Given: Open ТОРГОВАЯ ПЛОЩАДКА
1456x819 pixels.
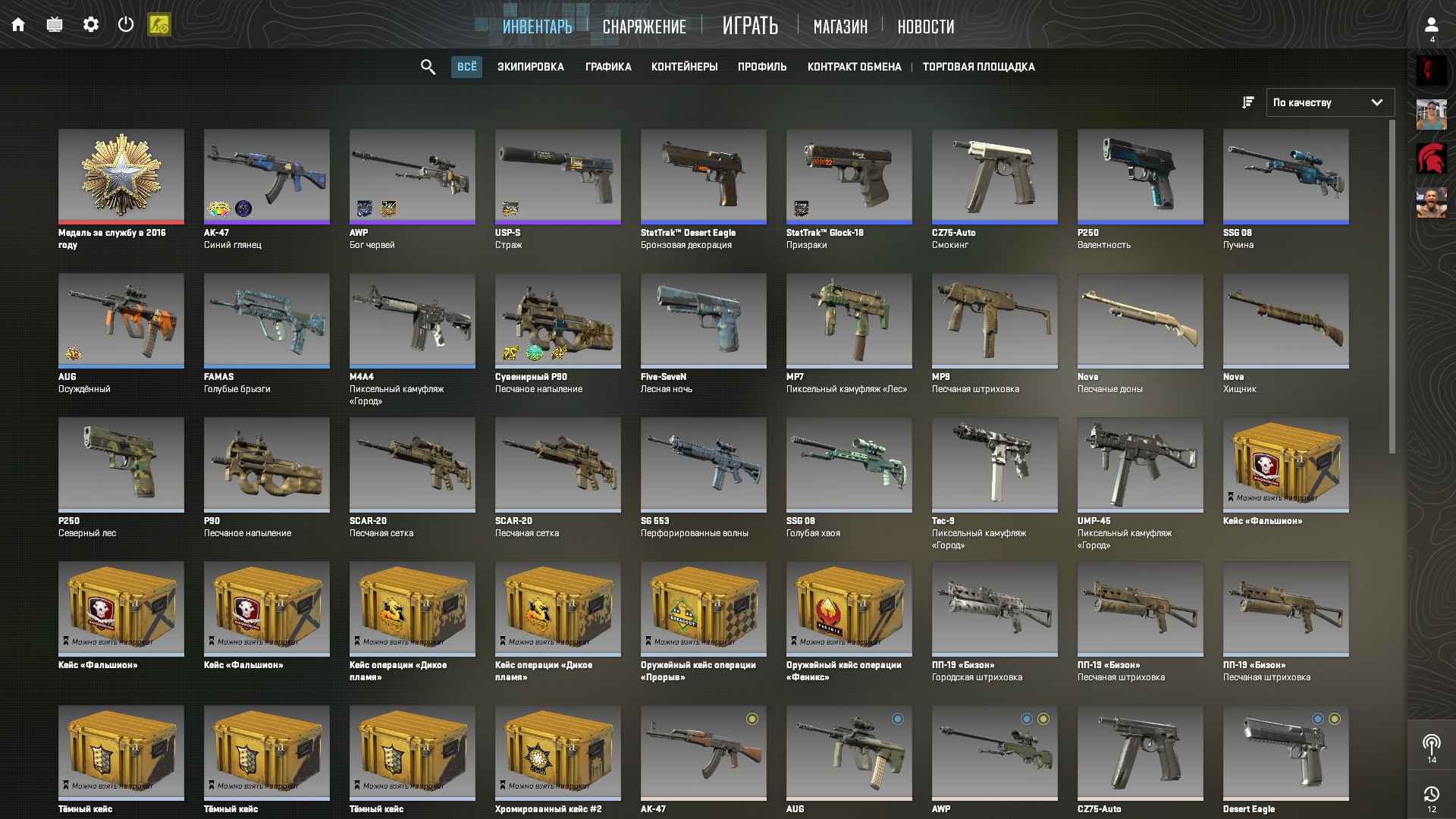Looking at the screenshot, I should tap(978, 67).
